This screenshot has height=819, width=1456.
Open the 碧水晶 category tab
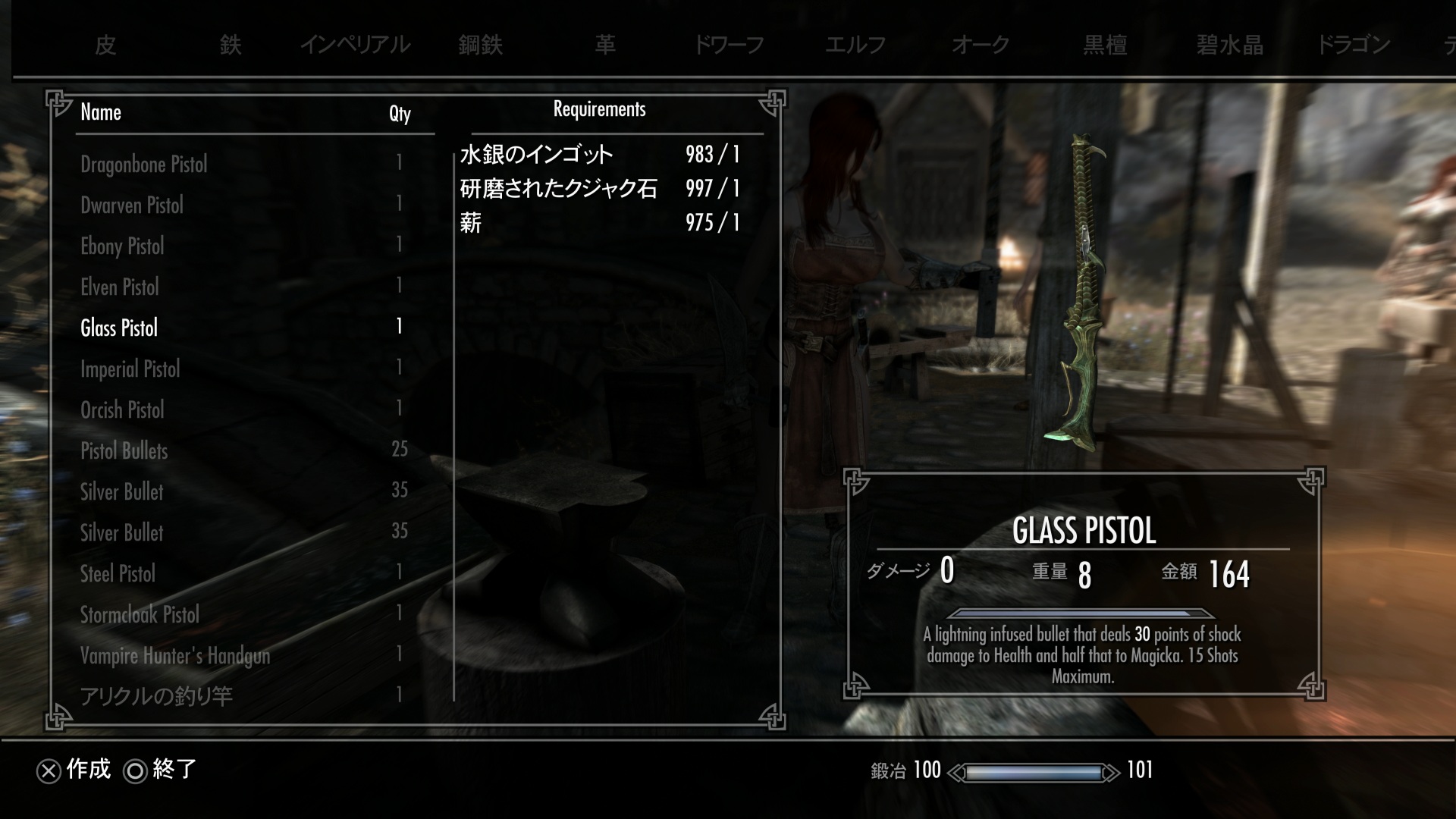coord(1229,45)
